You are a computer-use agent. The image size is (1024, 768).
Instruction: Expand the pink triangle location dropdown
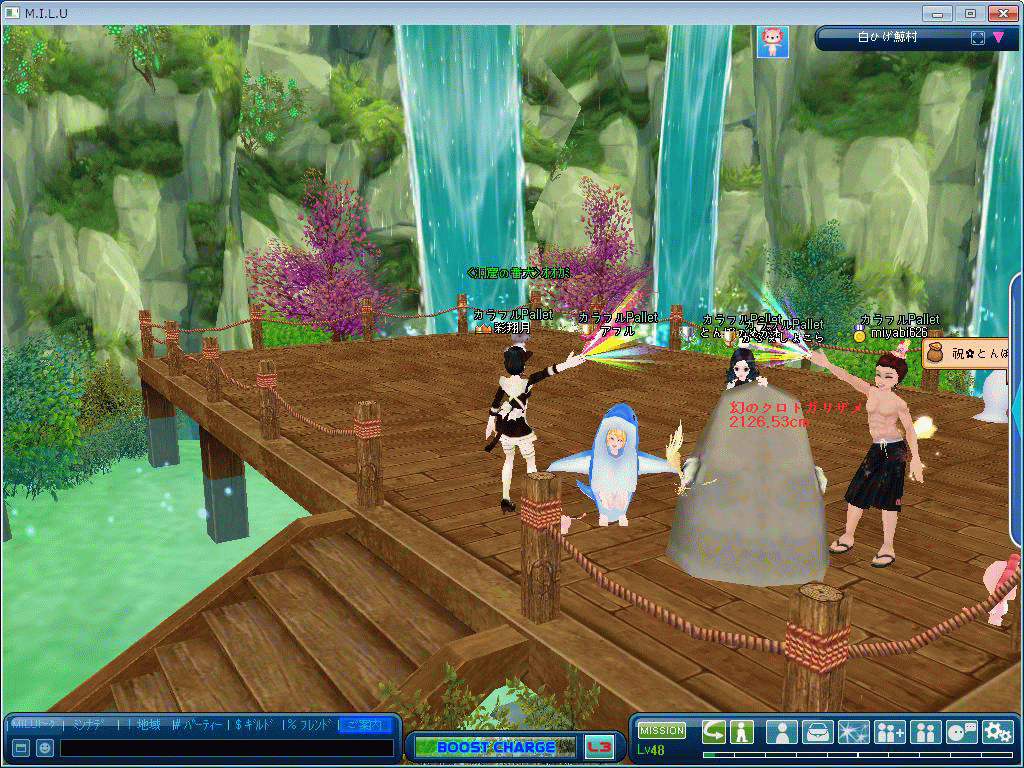998,38
